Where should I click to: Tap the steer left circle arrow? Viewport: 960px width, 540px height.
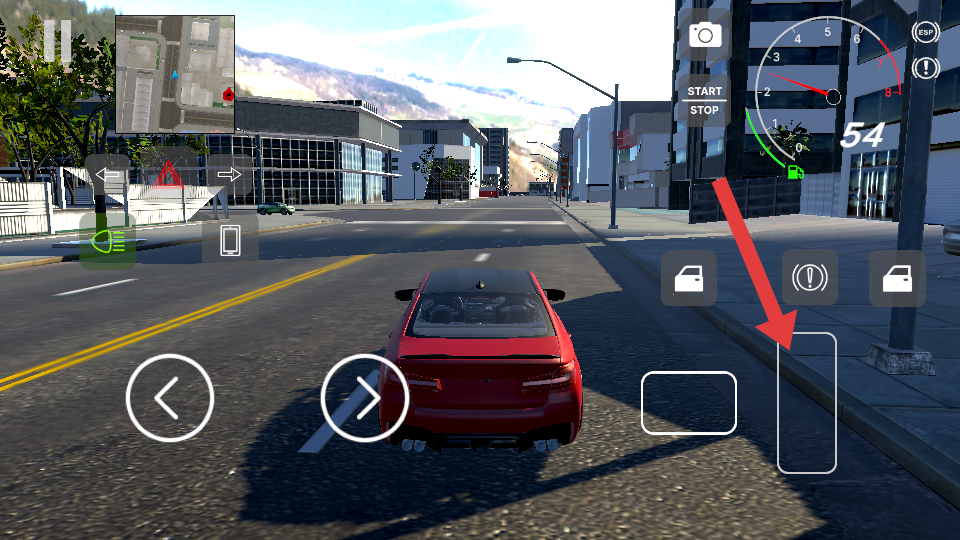pos(170,398)
